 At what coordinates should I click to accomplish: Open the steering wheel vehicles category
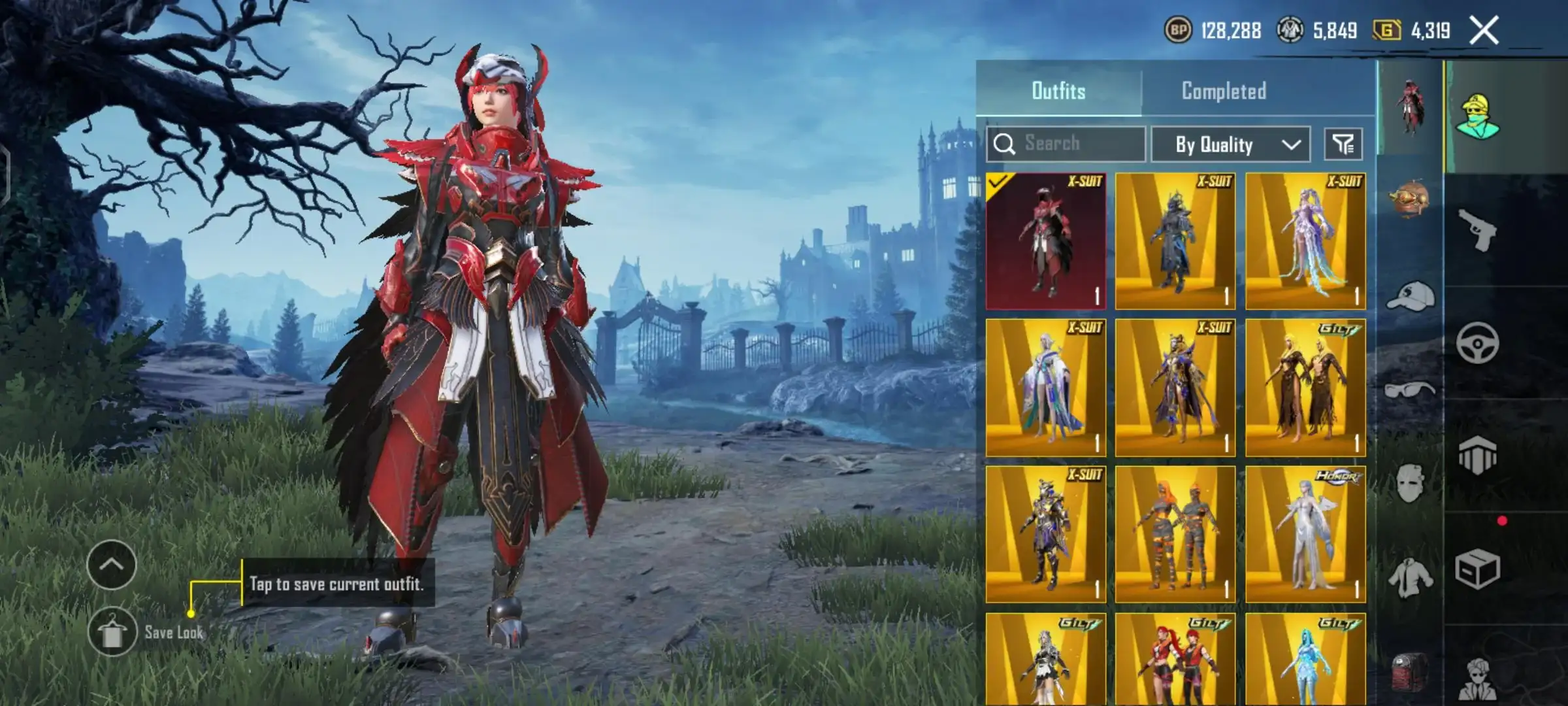coord(1478,343)
